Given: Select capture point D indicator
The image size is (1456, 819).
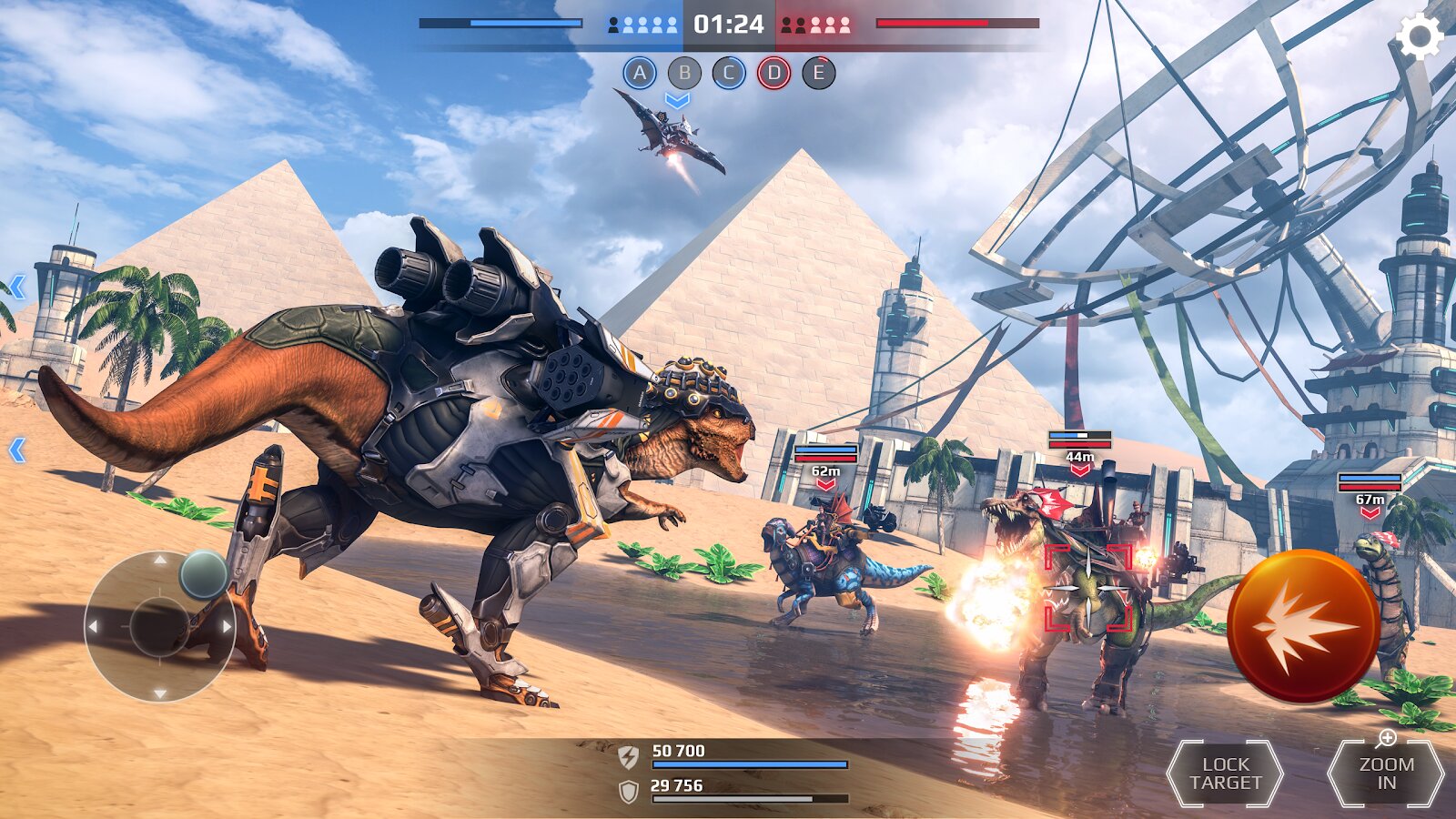Looking at the screenshot, I should click(773, 73).
